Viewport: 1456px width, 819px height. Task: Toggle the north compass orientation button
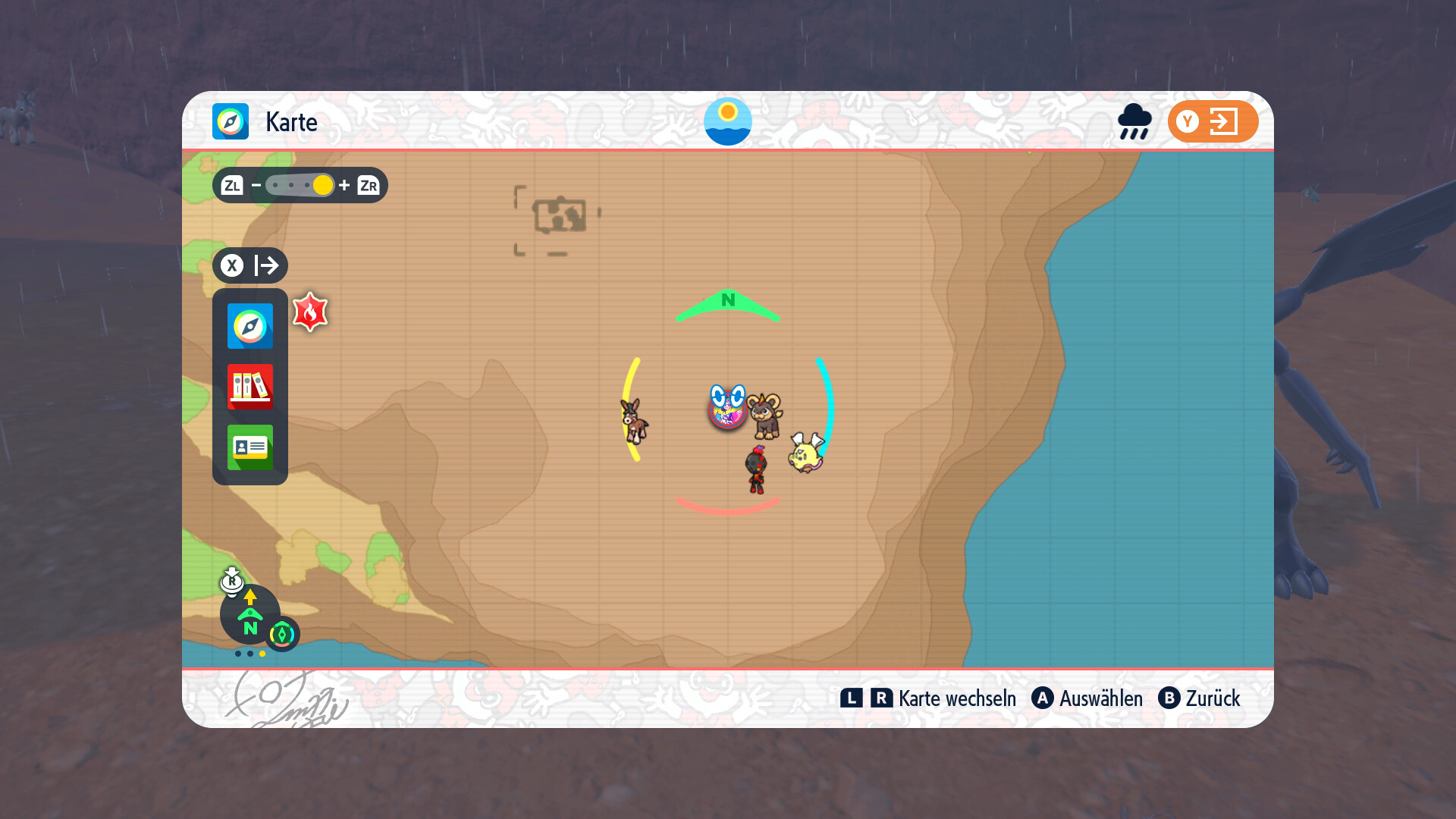(250, 614)
